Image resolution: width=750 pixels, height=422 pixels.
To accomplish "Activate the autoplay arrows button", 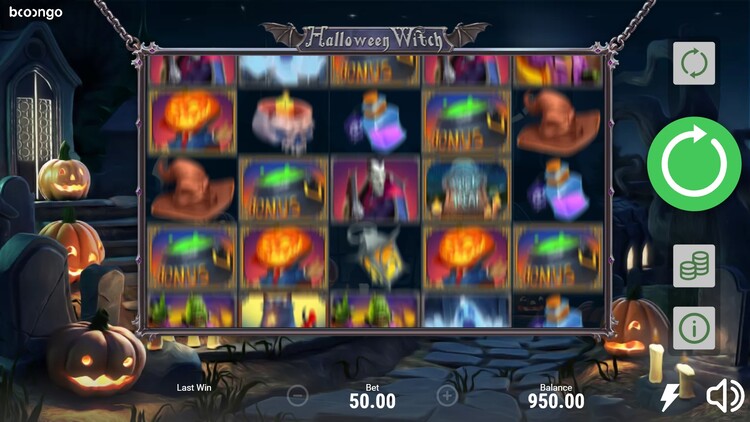I will [x=693, y=63].
